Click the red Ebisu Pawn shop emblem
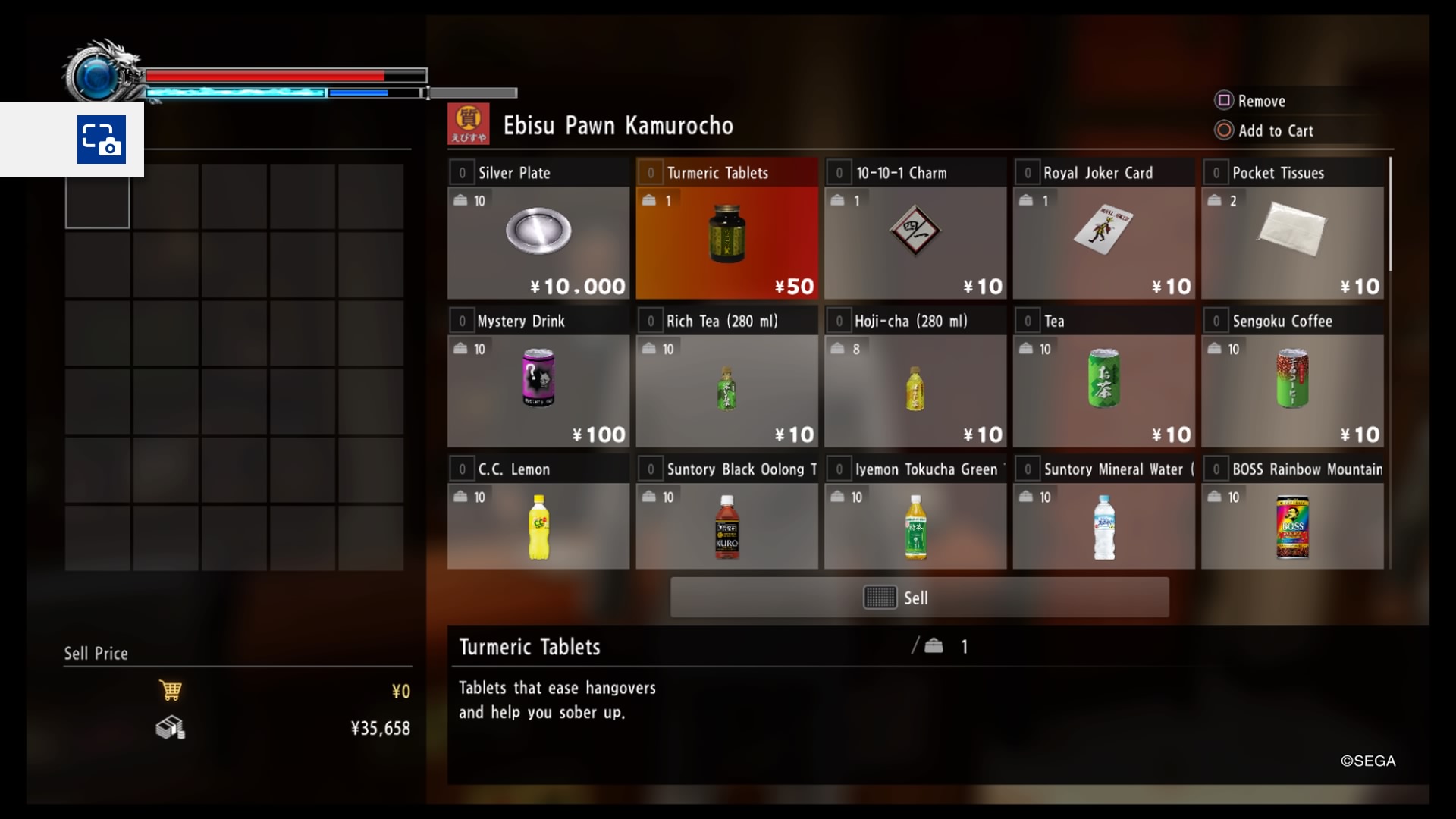The width and height of the screenshot is (1456, 819). (x=467, y=124)
